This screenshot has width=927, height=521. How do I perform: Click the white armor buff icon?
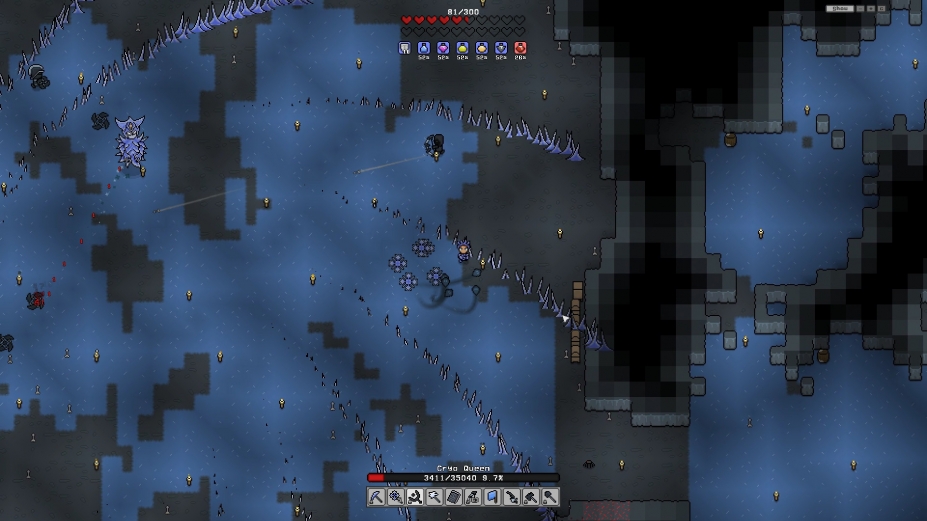405,48
